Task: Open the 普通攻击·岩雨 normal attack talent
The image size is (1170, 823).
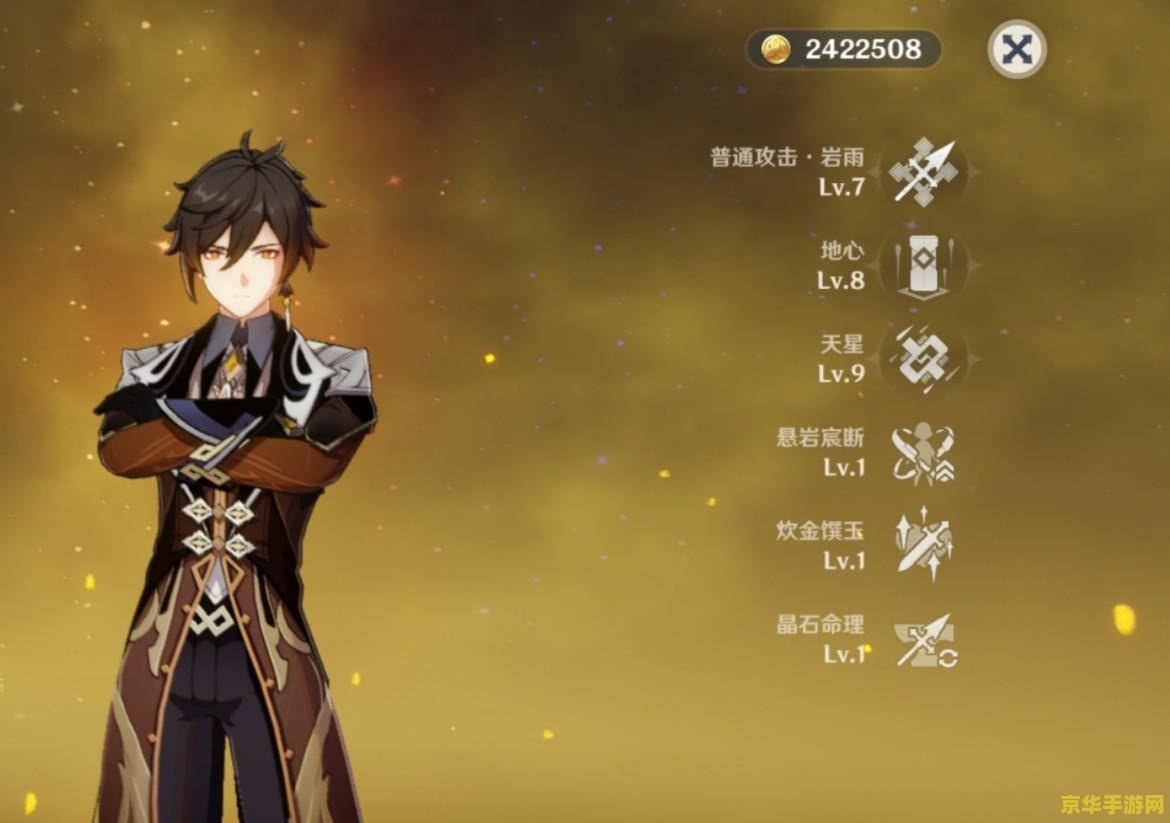Action: coord(922,172)
